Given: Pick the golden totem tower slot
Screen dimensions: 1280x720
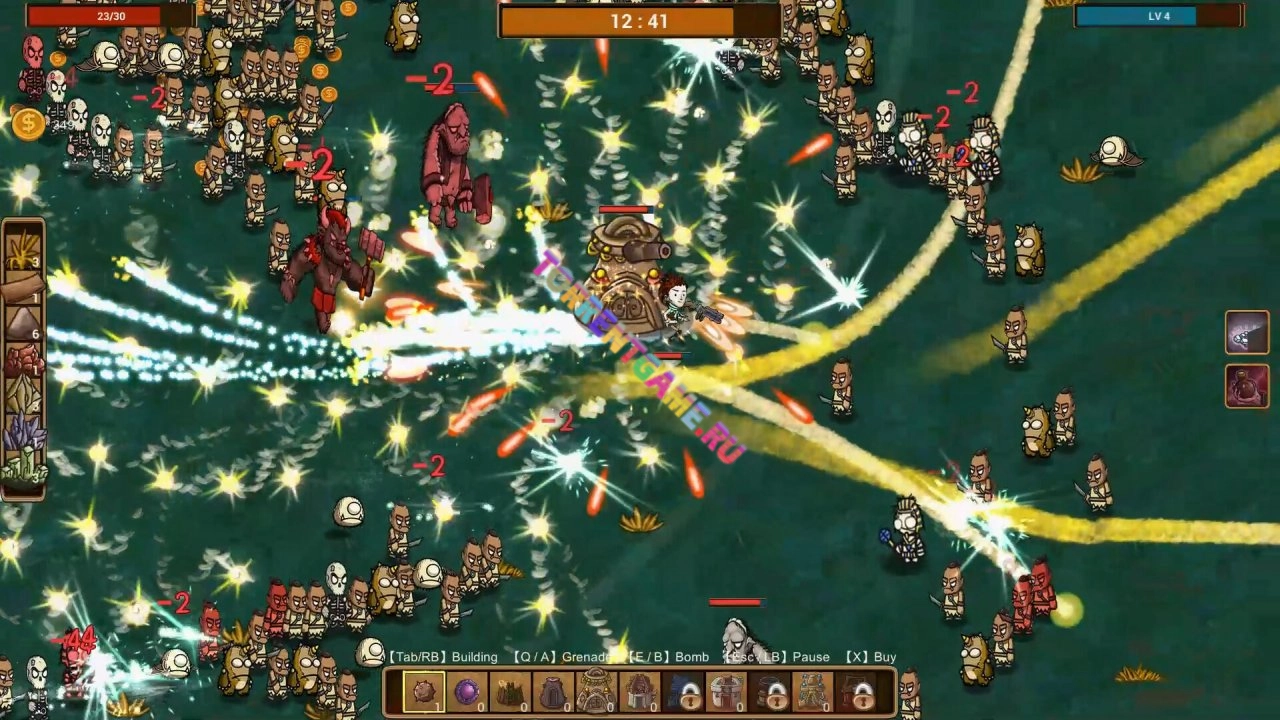Looking at the screenshot, I should point(812,692).
